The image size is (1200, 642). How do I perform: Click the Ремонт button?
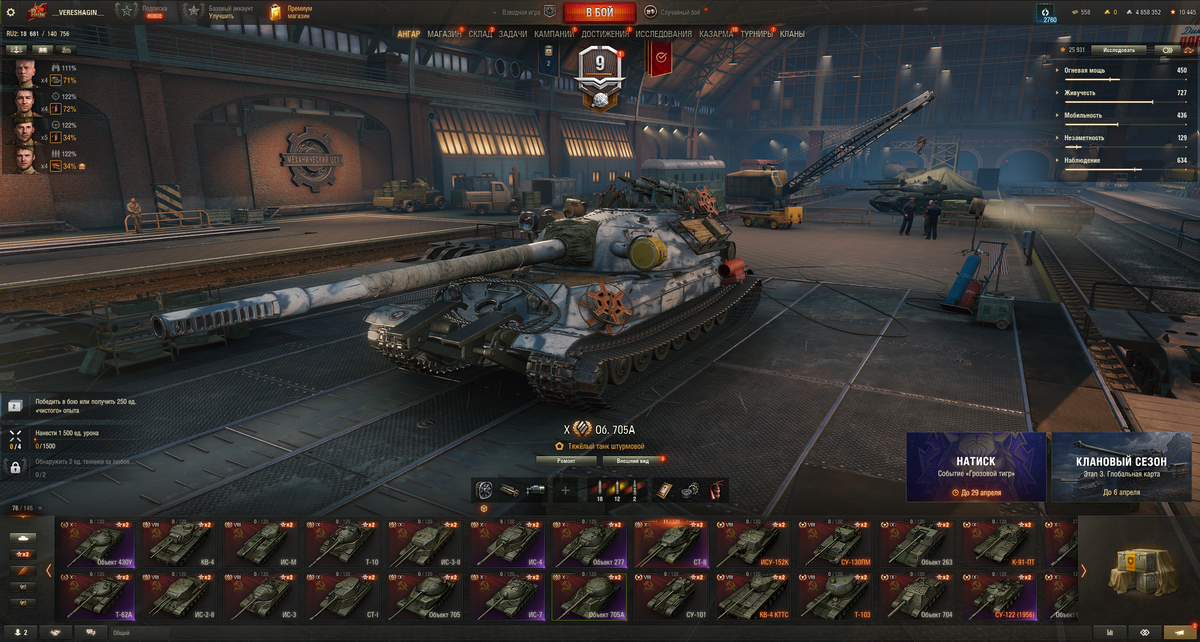click(567, 461)
